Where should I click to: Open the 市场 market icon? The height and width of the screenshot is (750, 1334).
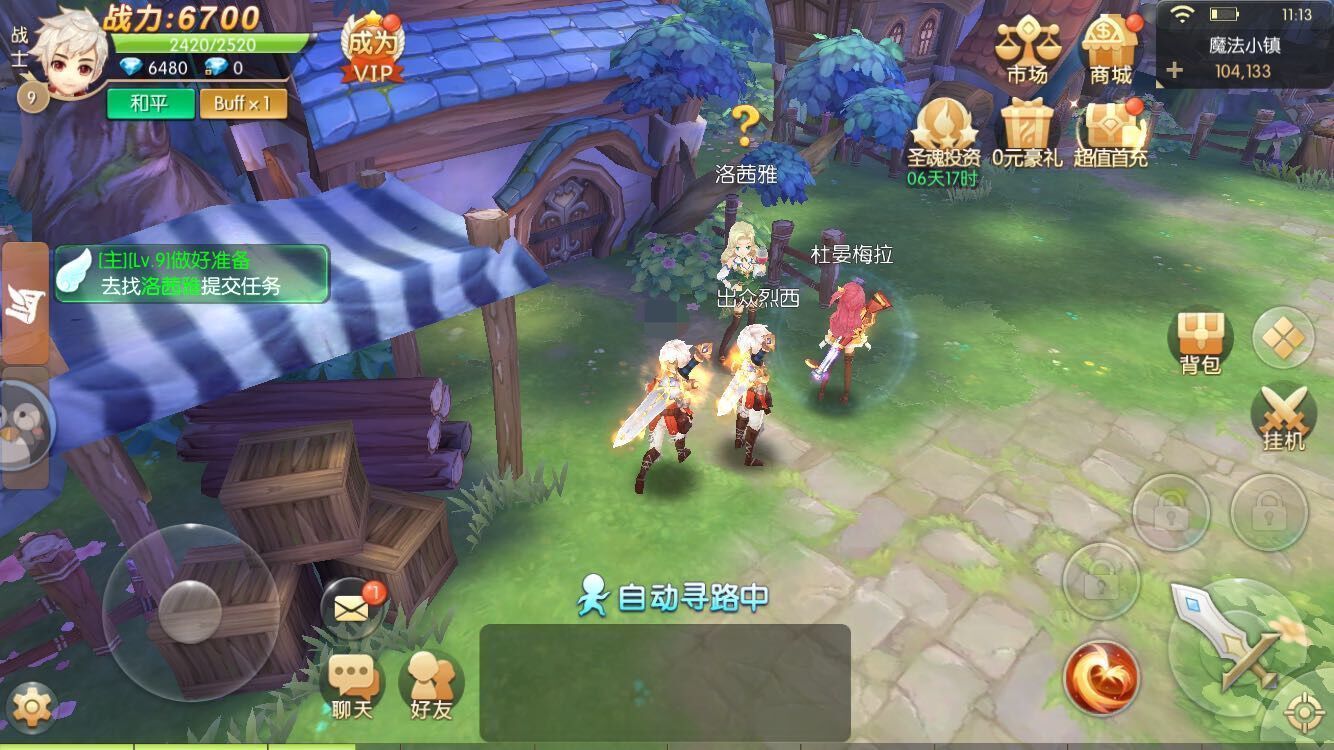point(1026,50)
